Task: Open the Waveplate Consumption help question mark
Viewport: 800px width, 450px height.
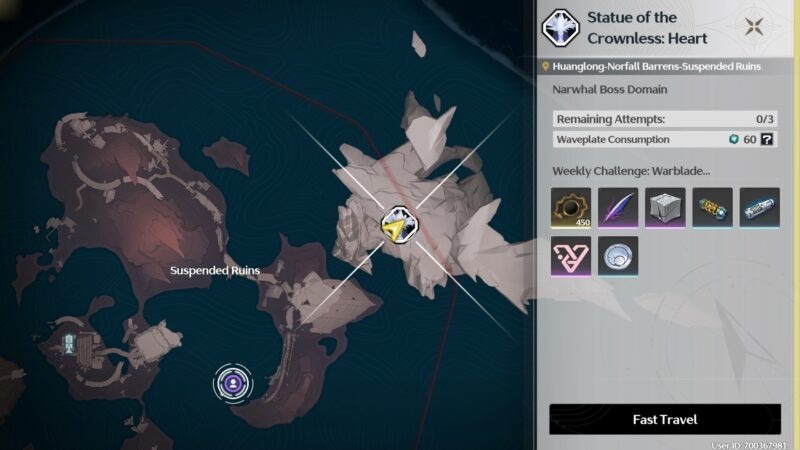Action: (767, 139)
